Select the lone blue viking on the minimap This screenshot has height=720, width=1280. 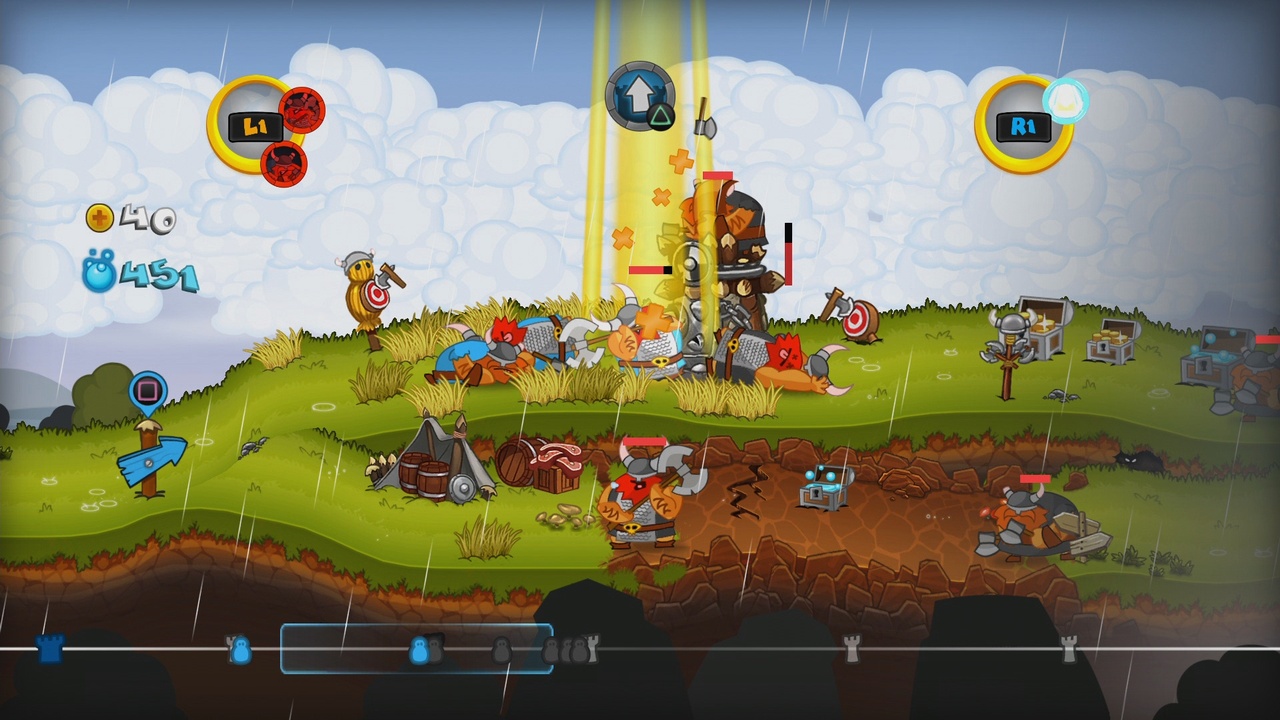pyautogui.click(x=240, y=651)
